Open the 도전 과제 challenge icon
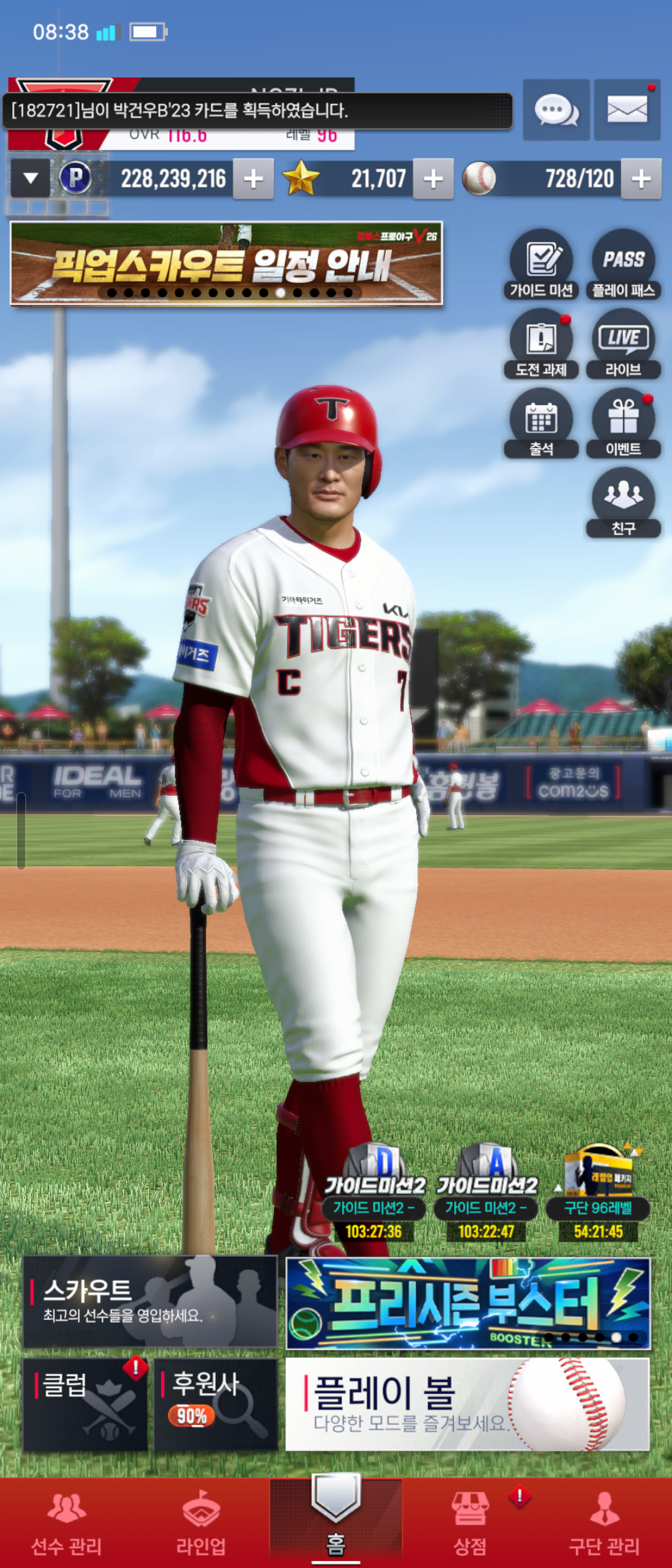This screenshot has height=1568, width=672. 541,343
